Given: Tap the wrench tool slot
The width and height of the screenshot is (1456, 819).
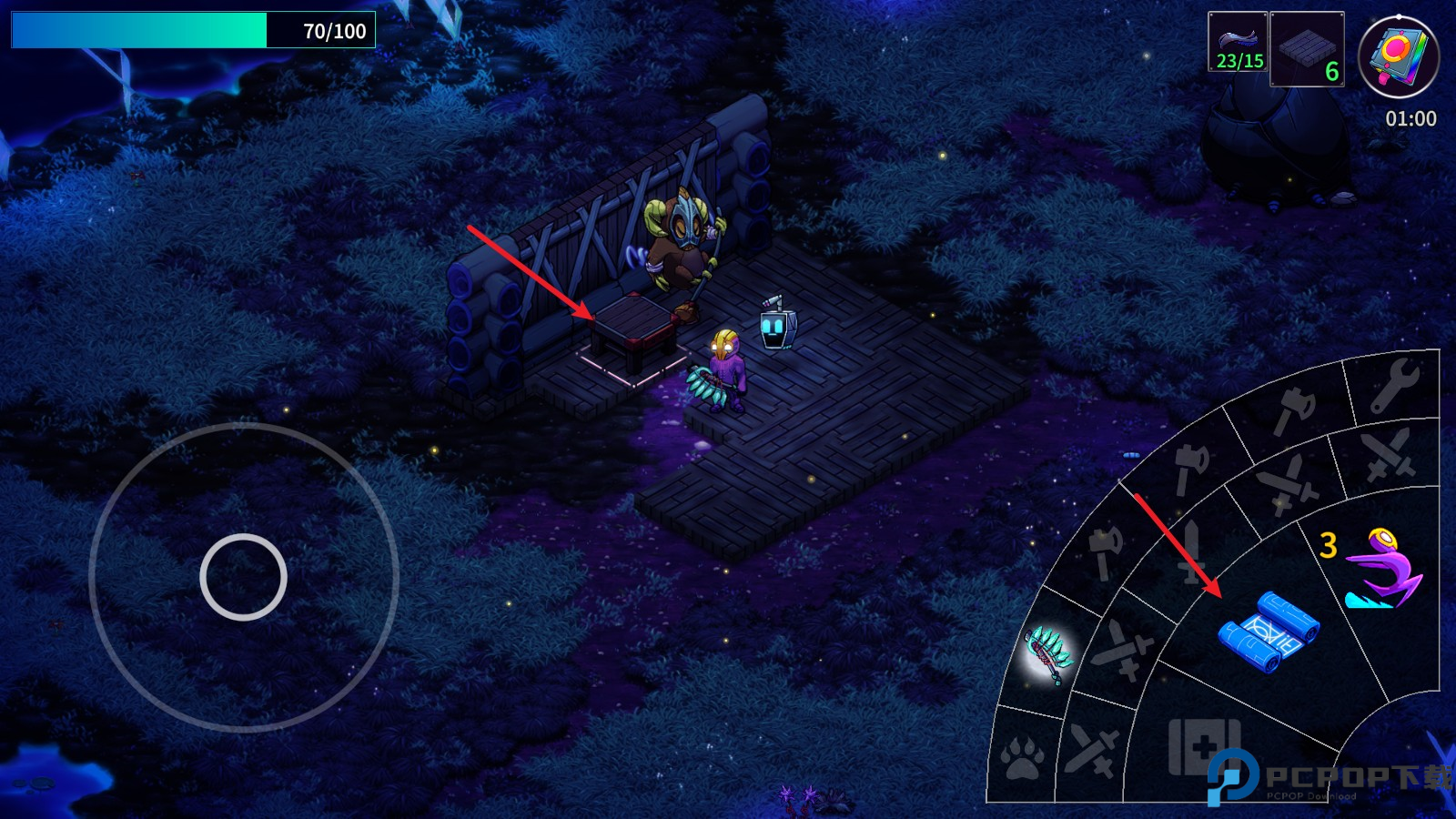Looking at the screenshot, I should pyautogui.click(x=1393, y=385).
